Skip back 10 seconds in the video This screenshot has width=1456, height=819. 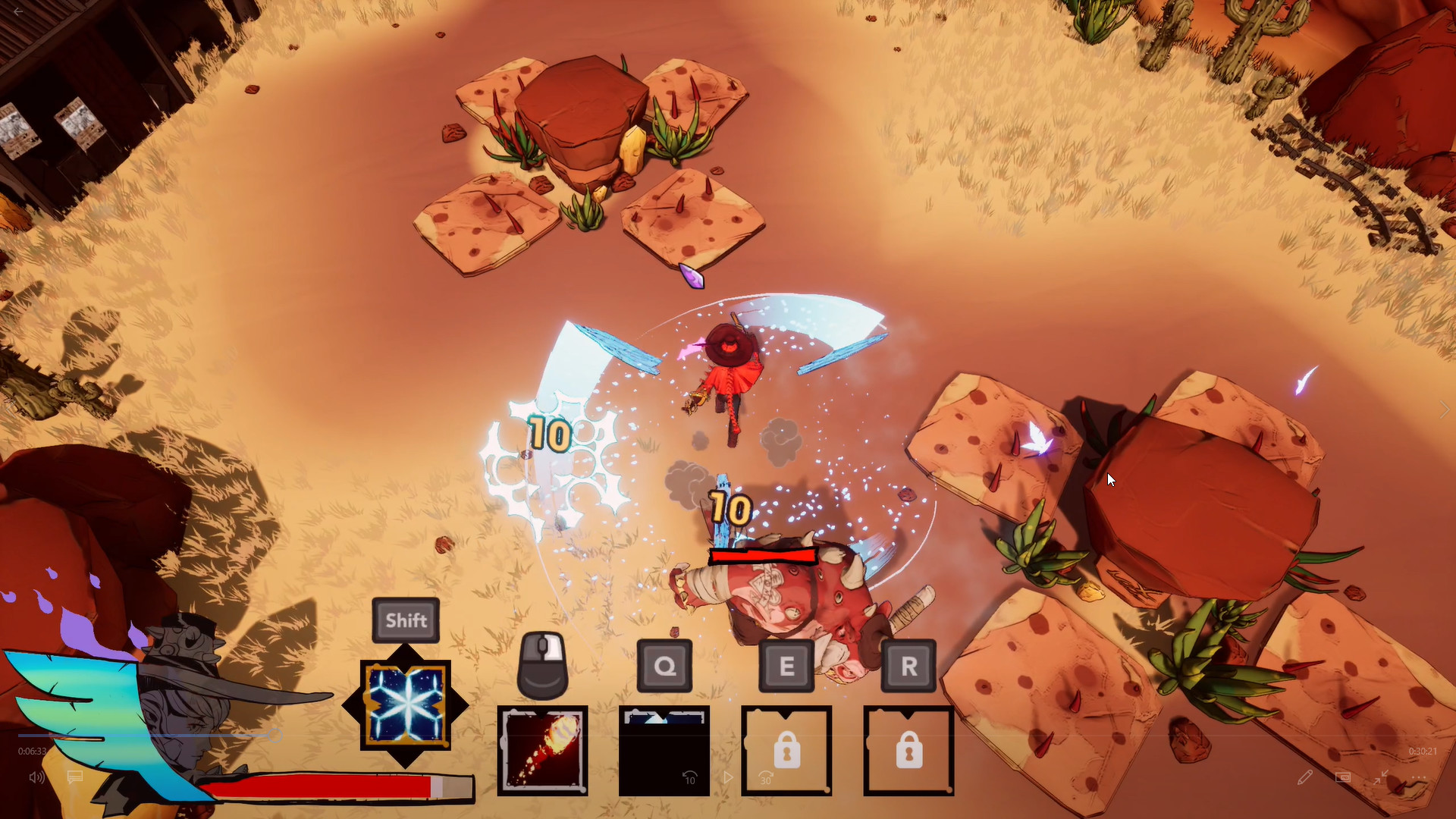coord(689,777)
